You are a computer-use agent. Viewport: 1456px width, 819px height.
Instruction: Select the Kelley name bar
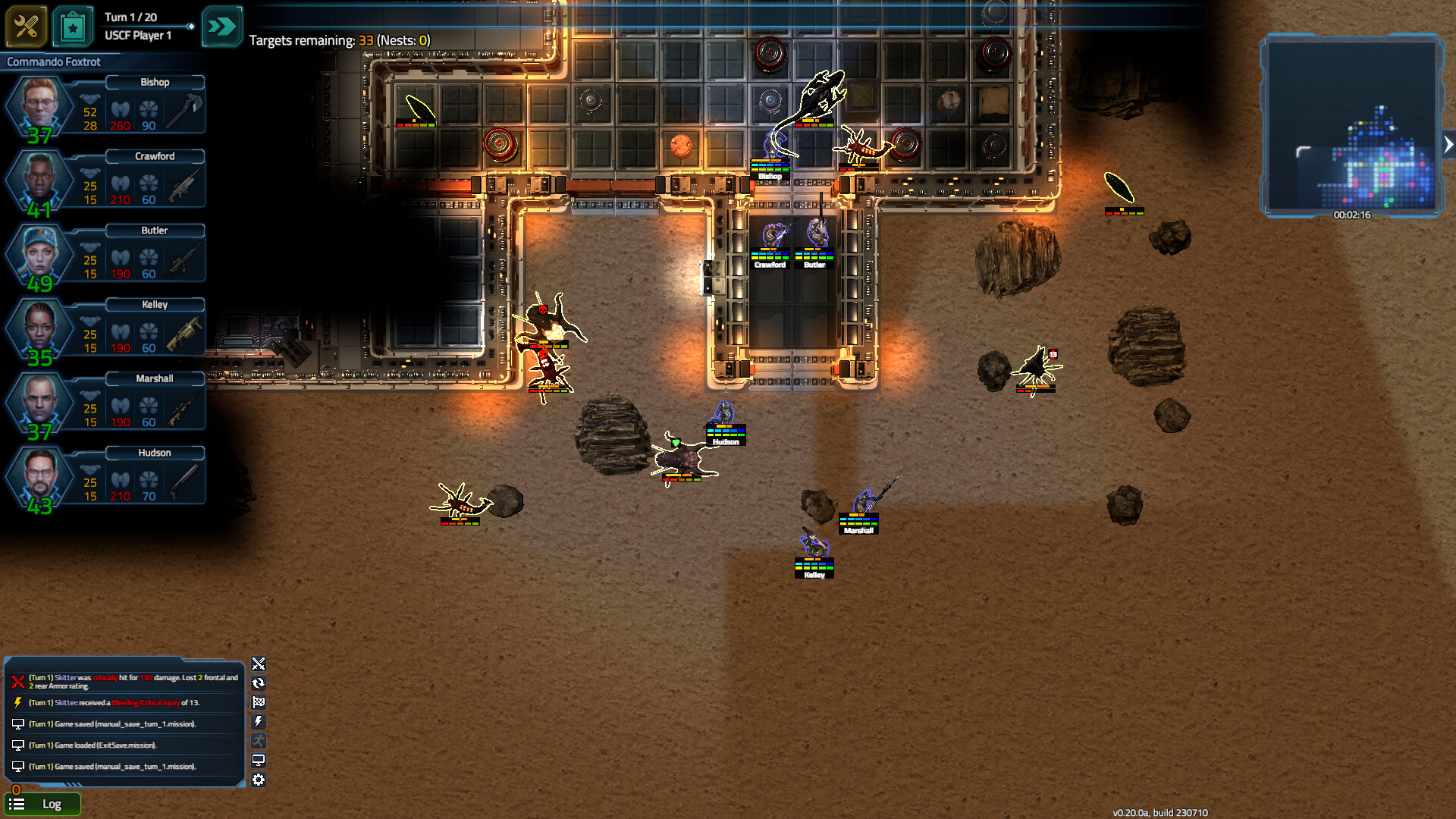154,304
